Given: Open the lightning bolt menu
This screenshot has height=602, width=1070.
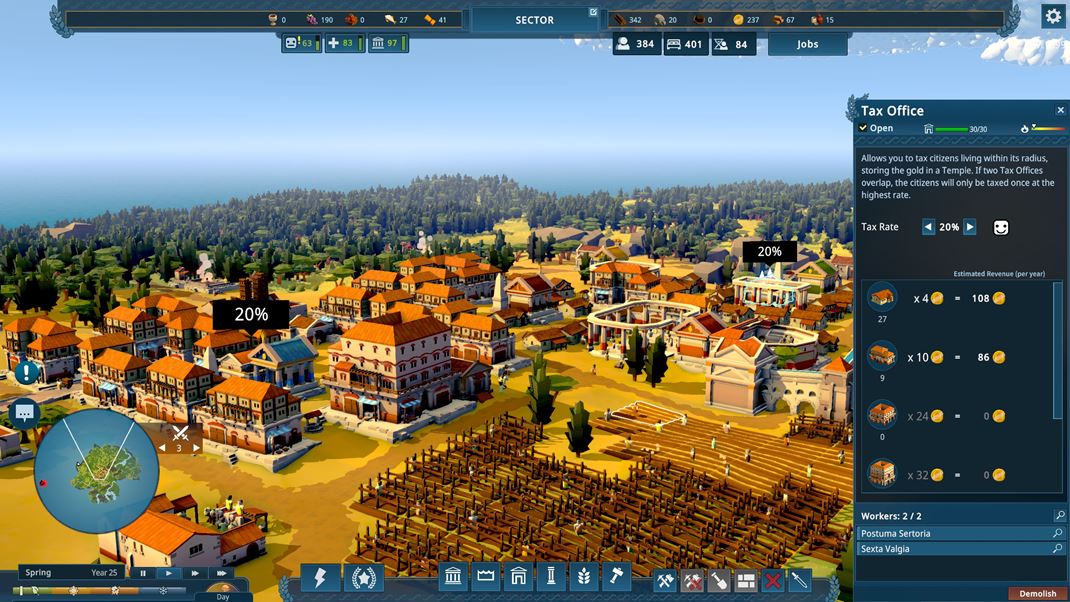Looking at the screenshot, I should tap(320, 578).
